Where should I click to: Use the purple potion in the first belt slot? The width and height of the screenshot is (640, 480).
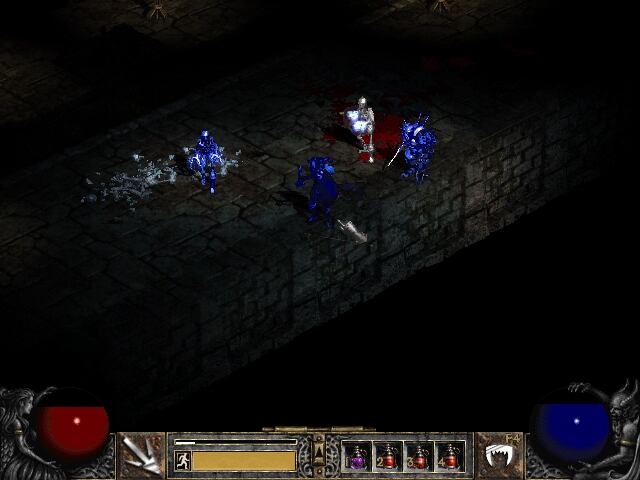click(x=357, y=457)
